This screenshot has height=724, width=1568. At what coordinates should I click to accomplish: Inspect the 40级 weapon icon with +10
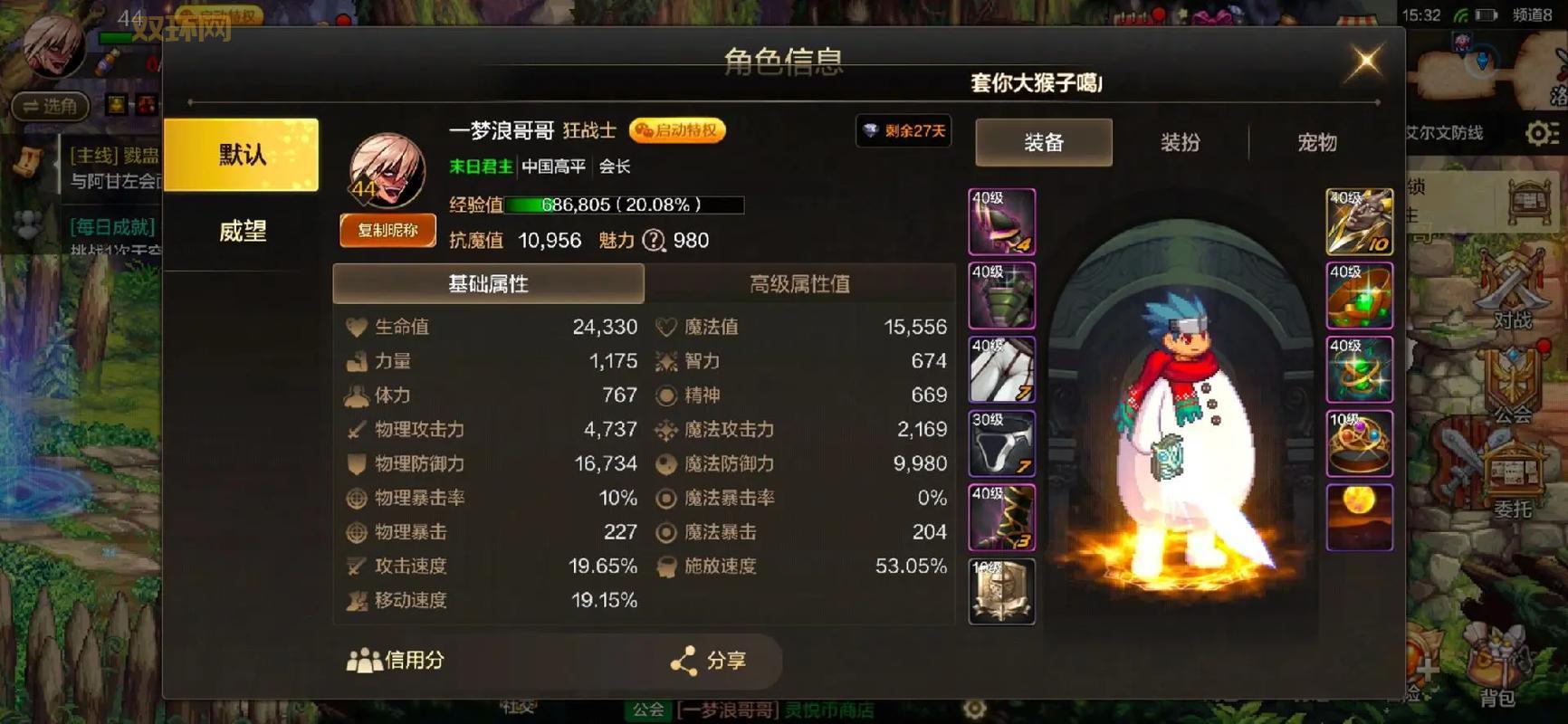pos(1359,222)
